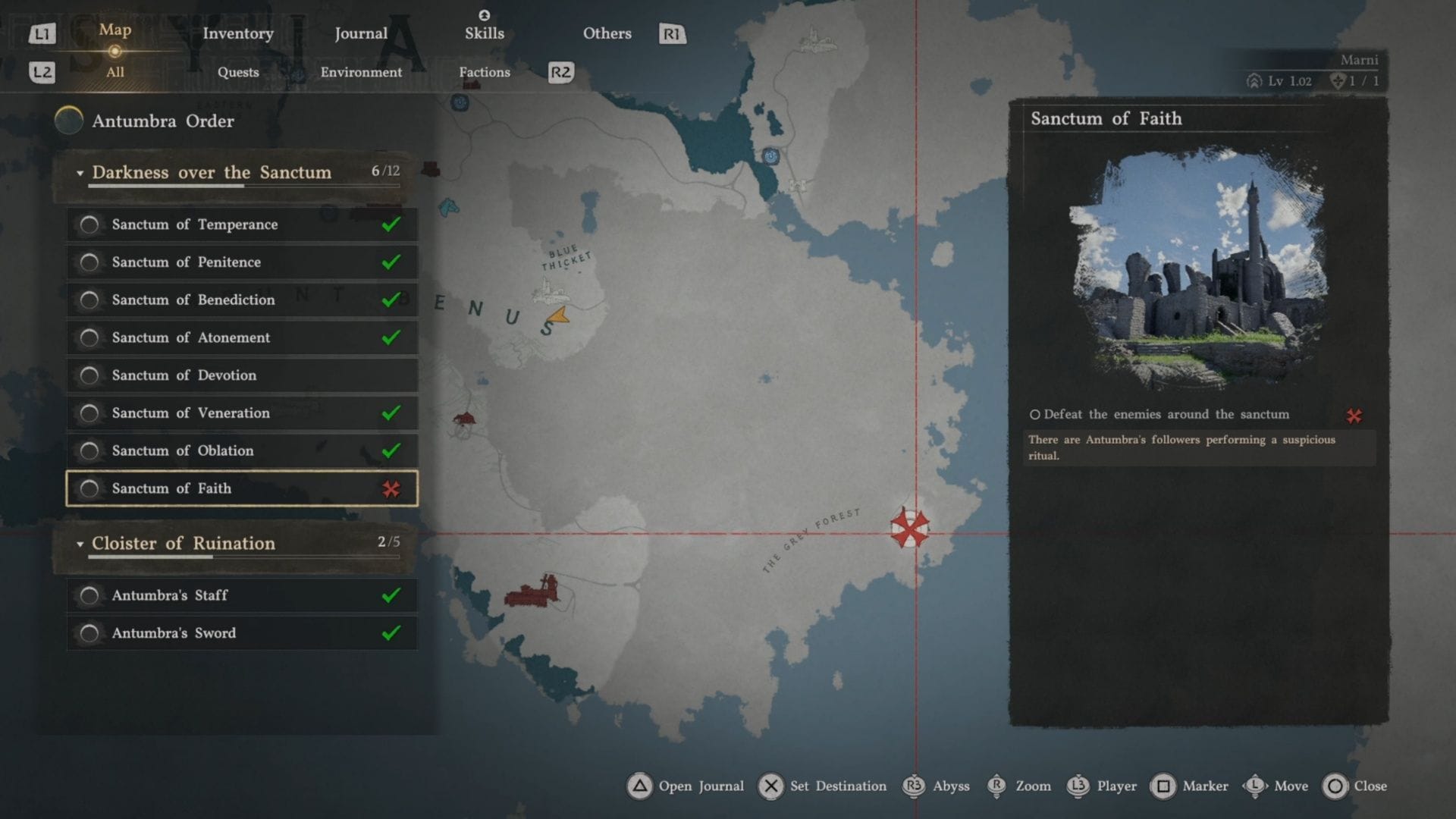Pick the Sanctum of Benediction row

[242, 300]
